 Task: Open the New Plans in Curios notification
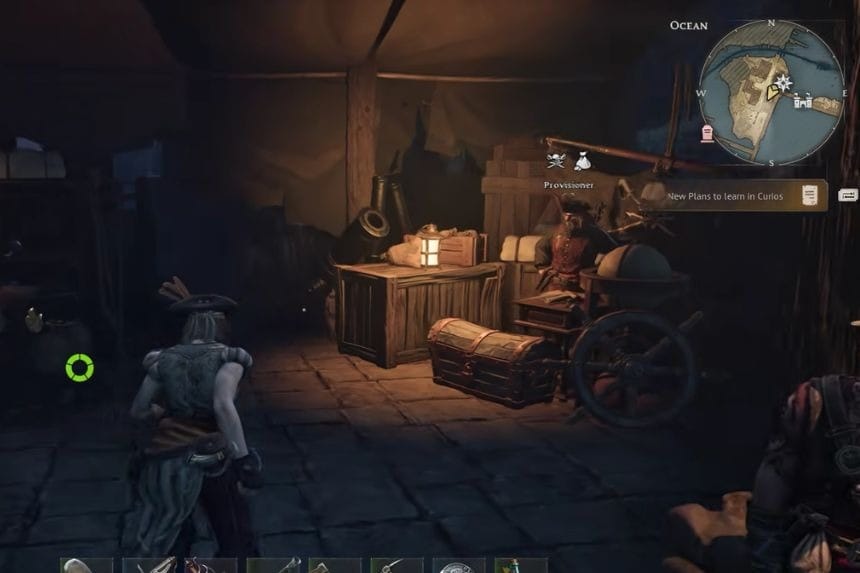pyautogui.click(x=735, y=197)
